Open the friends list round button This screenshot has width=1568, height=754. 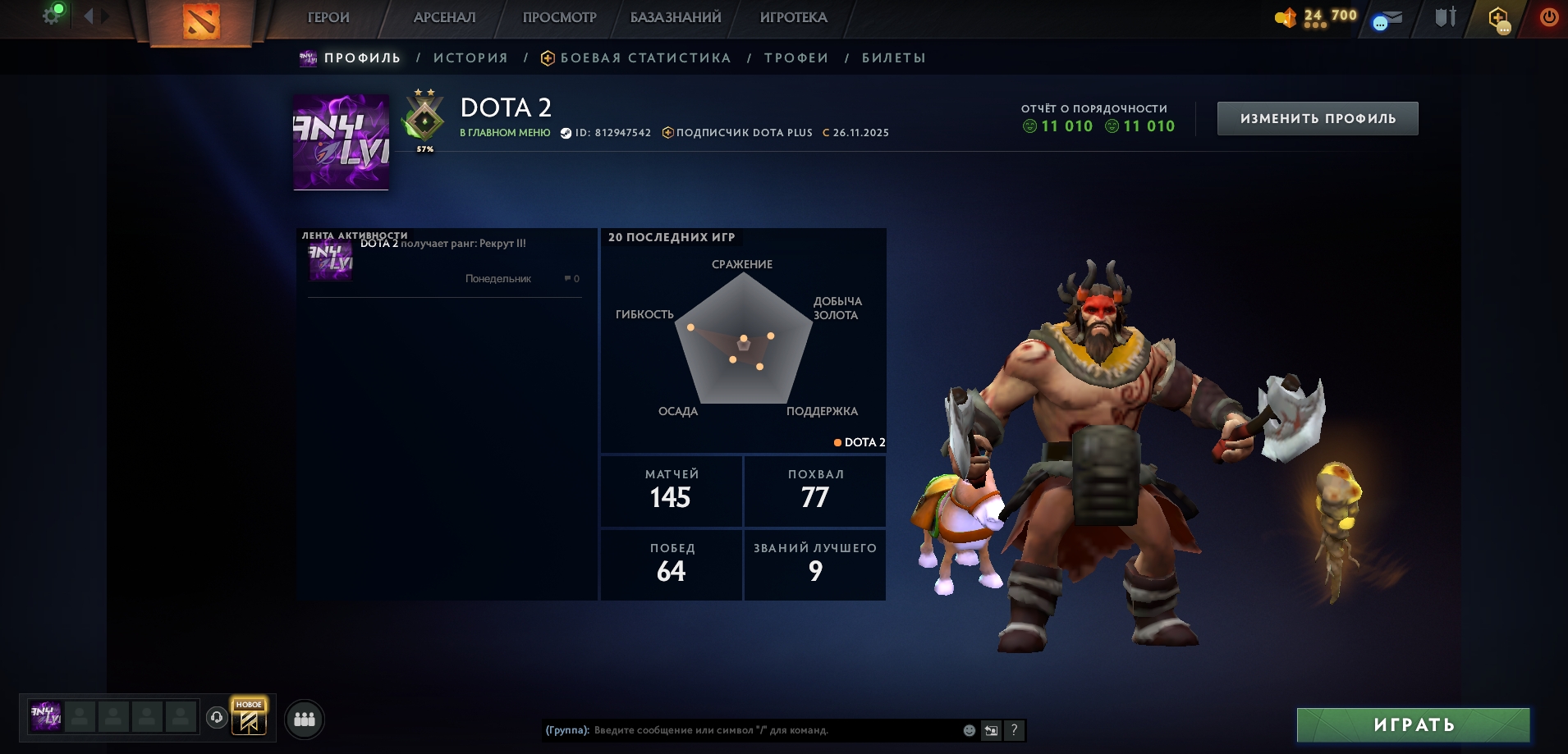[x=305, y=719]
